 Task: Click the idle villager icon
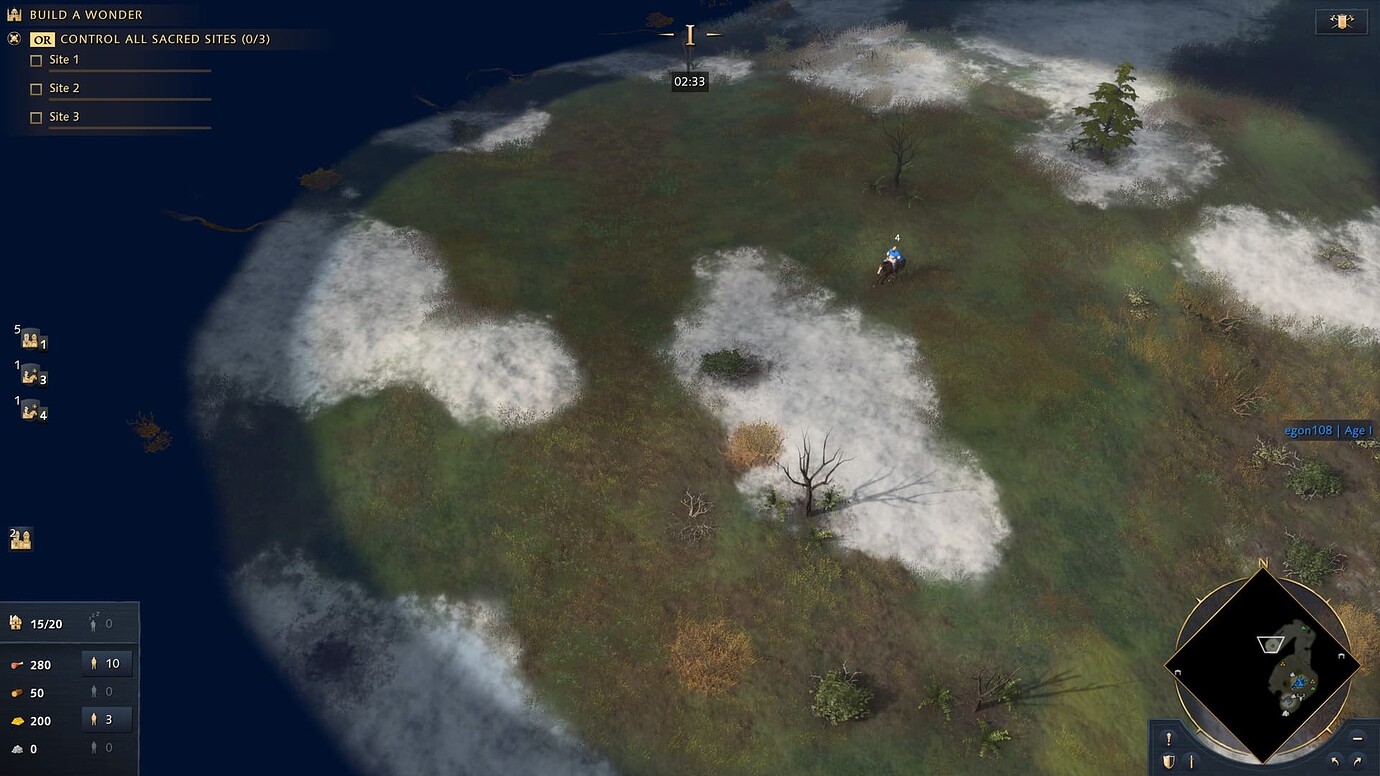pos(94,622)
